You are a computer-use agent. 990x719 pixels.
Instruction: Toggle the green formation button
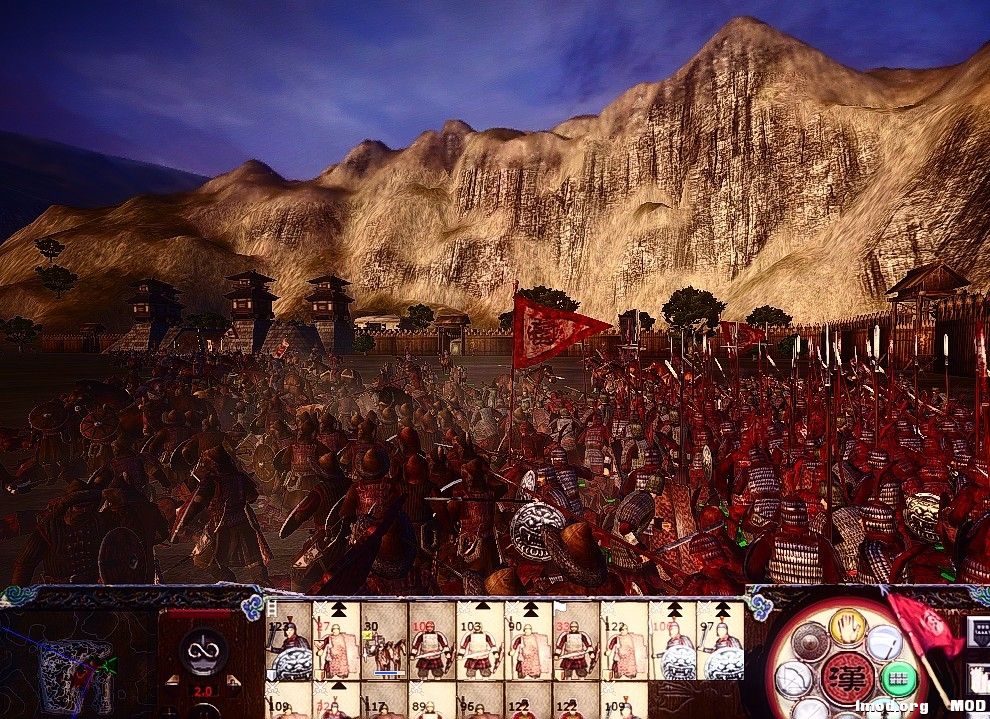tap(900, 680)
